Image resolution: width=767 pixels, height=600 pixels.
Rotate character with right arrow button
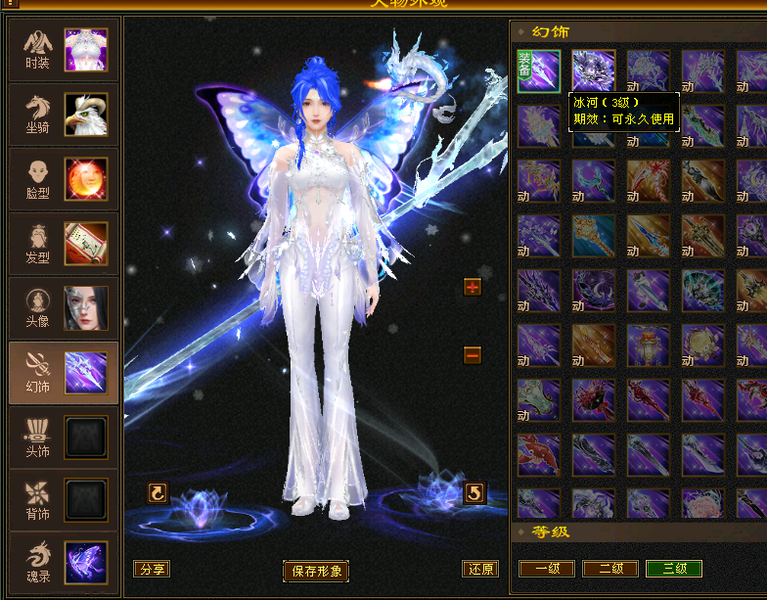click(475, 492)
